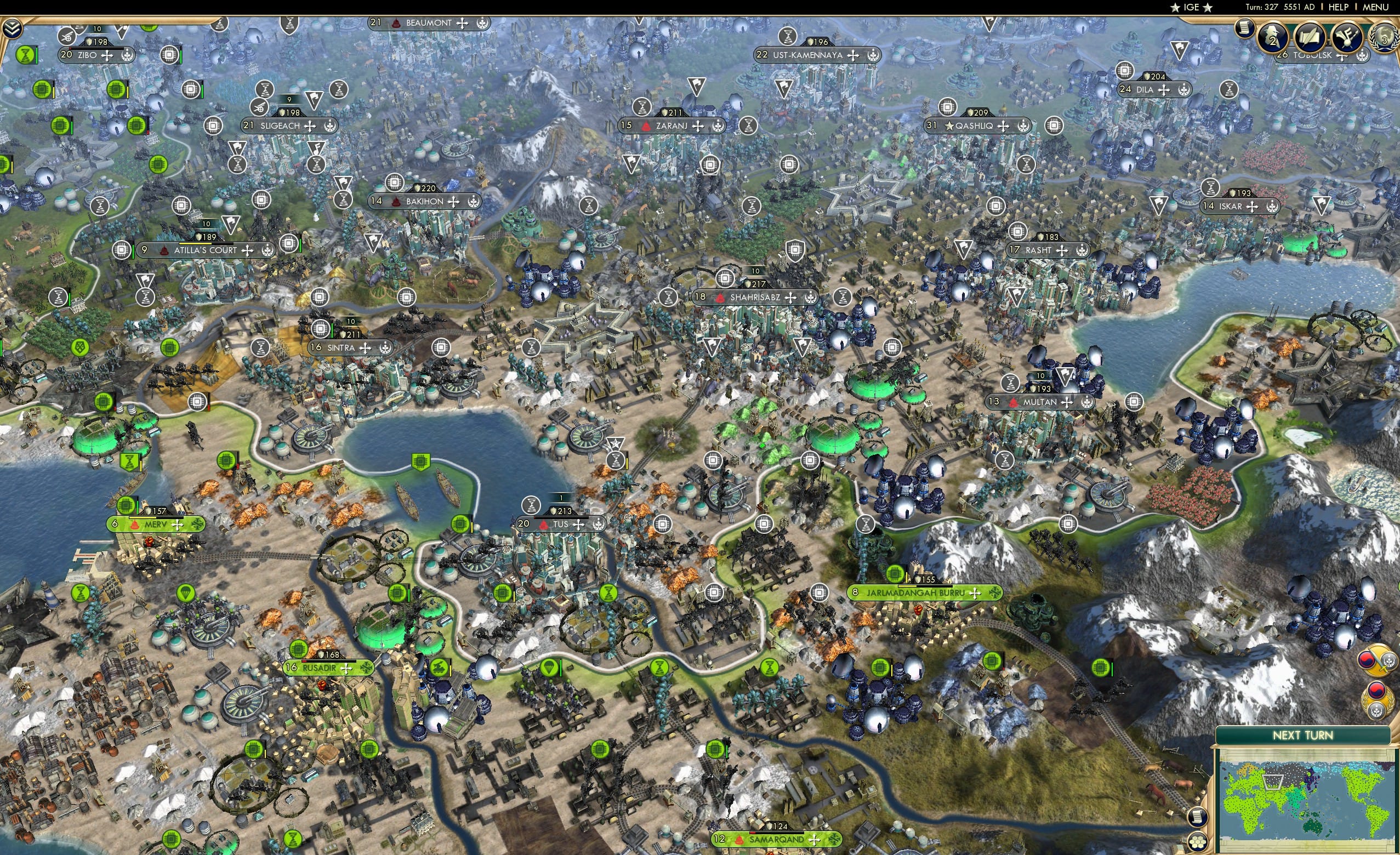Image resolution: width=1400 pixels, height=855 pixels.
Task: Select a circuit-chip unit icon near Shahrisabz
Action: (725, 279)
